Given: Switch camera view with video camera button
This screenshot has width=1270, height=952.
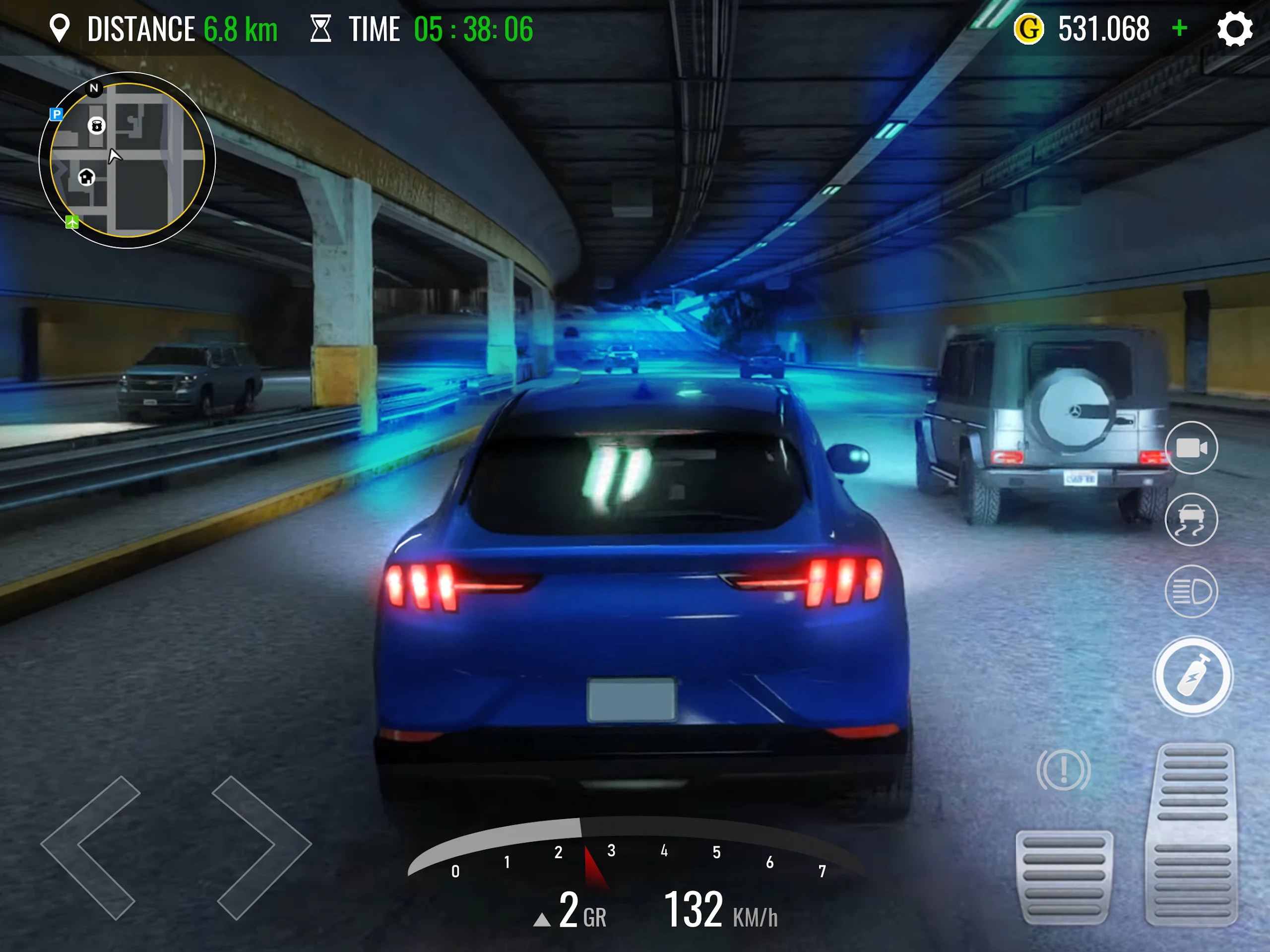Looking at the screenshot, I should pos(1191,448).
